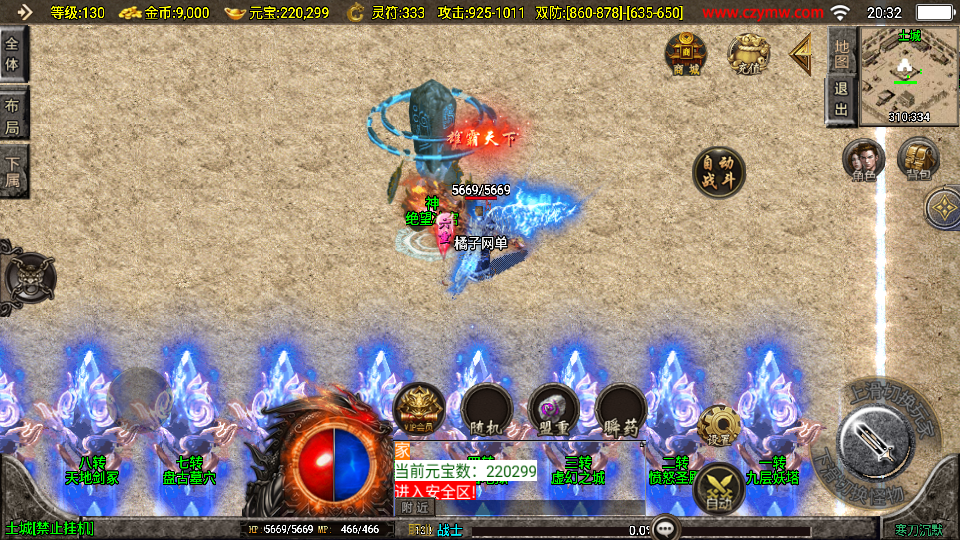Toggle 自动战斗 auto battle
This screenshot has width=960, height=540.
tap(718, 172)
